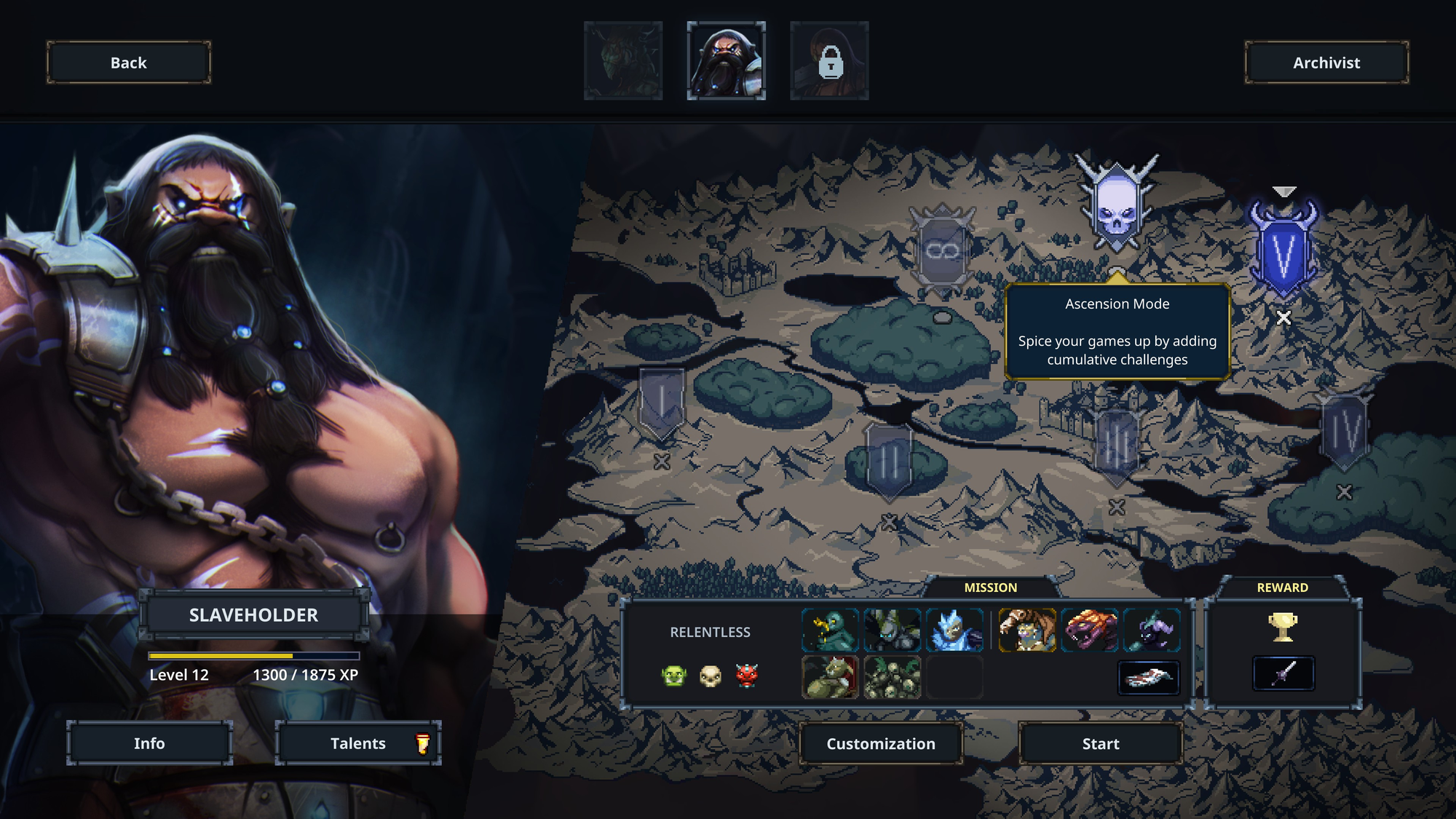Select the highlighted mission V banner
This screenshot has height=819, width=1456.
point(1283,251)
